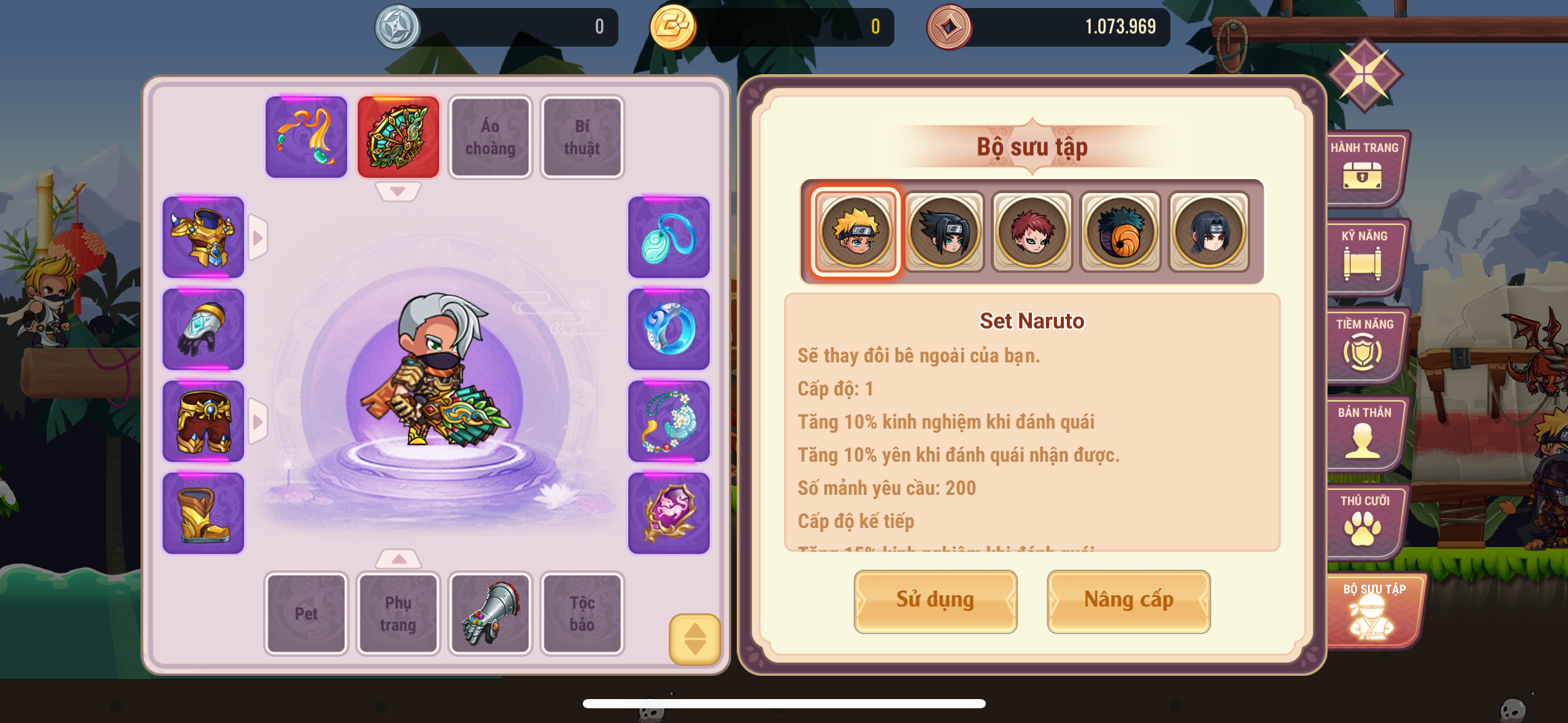Click the Sử dụng button
1568x723 pixels.
[x=935, y=600]
